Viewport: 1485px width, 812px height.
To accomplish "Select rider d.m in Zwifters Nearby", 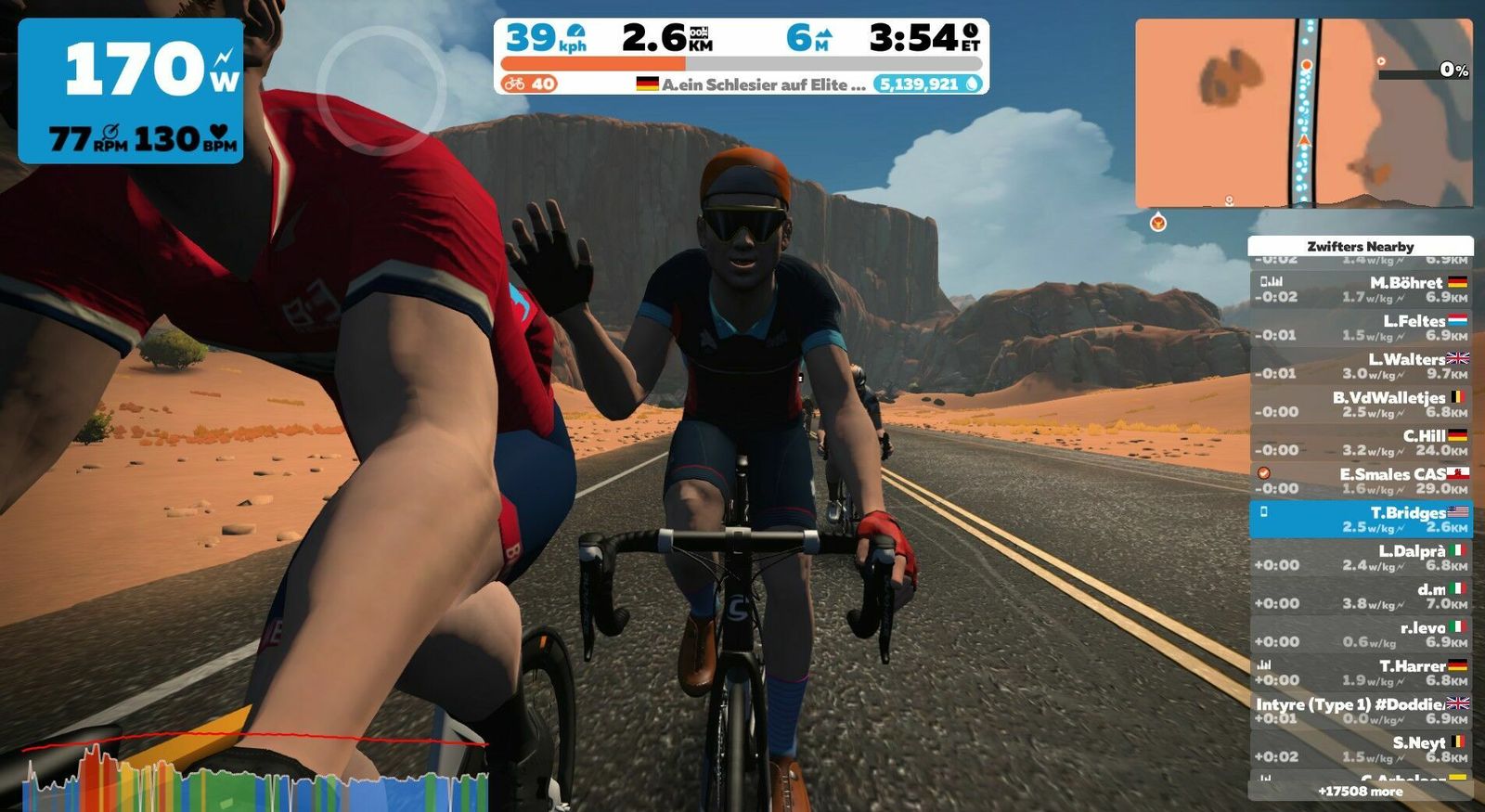I will (x=1361, y=596).
